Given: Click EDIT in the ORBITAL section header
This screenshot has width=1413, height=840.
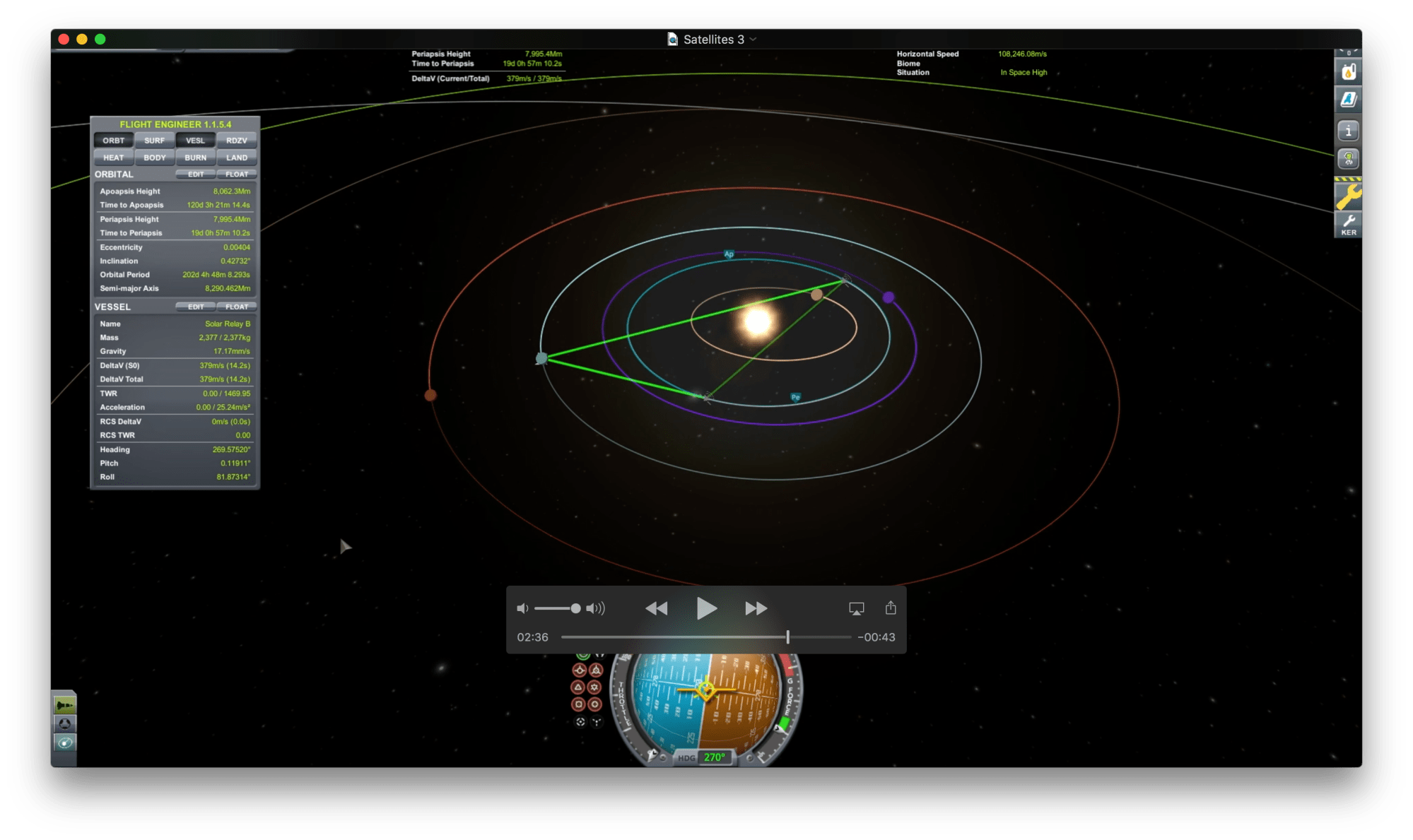Looking at the screenshot, I should point(196,174).
